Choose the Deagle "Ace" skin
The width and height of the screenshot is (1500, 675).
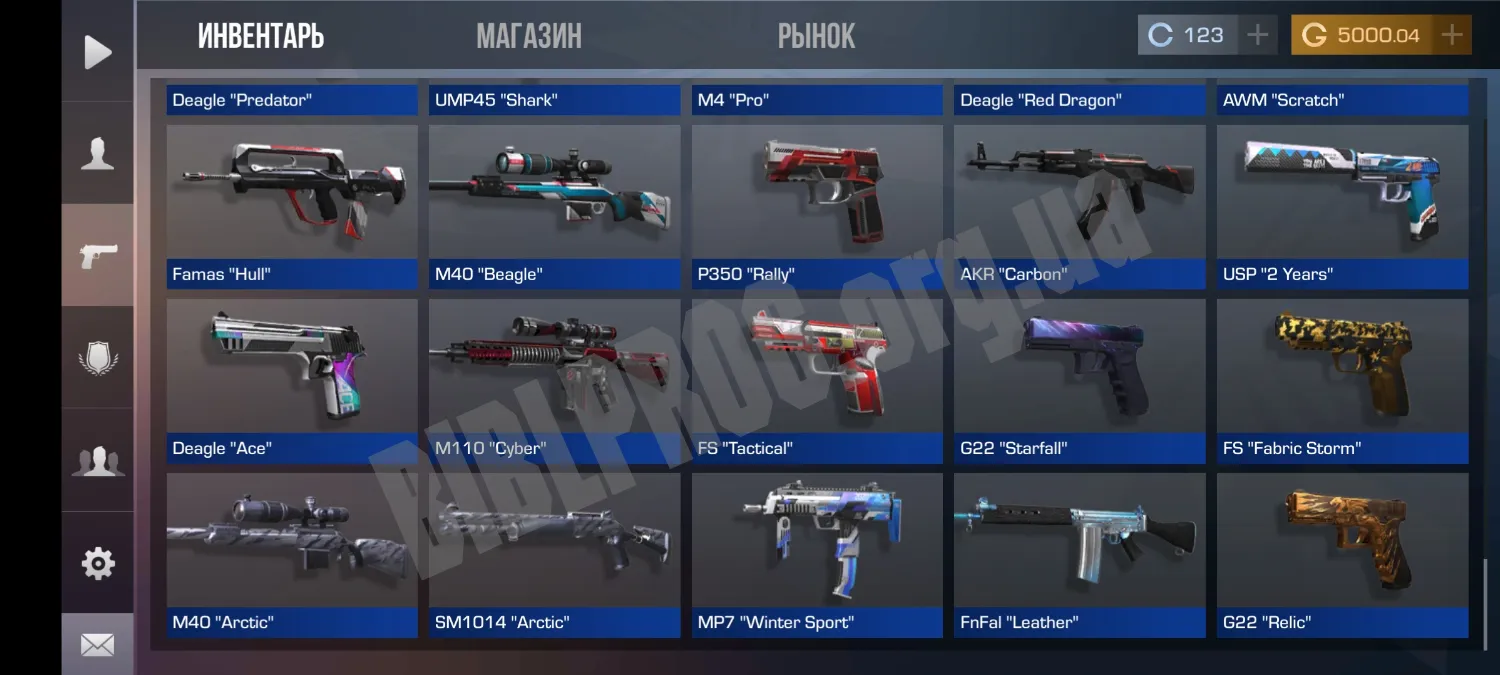[x=292, y=380]
